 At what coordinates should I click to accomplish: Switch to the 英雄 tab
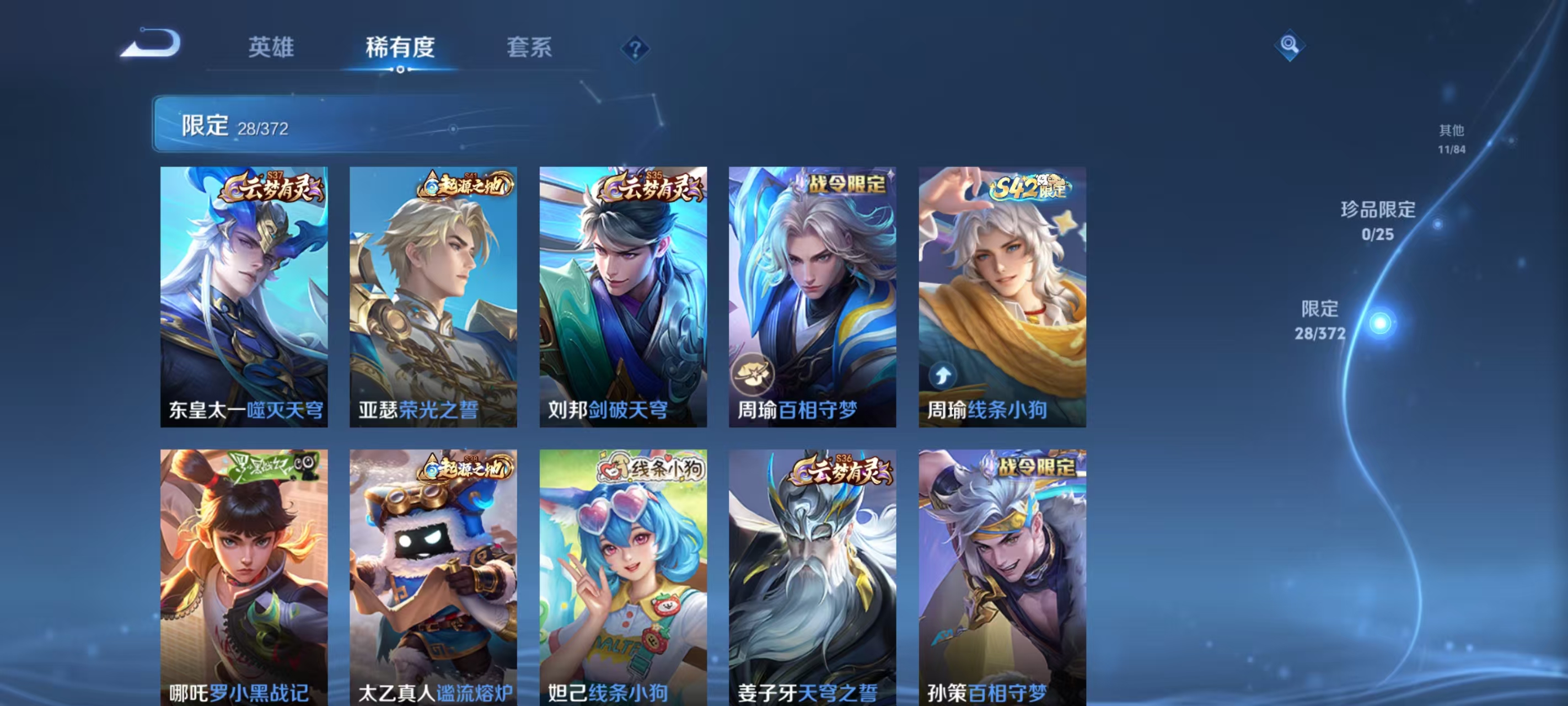[x=271, y=48]
